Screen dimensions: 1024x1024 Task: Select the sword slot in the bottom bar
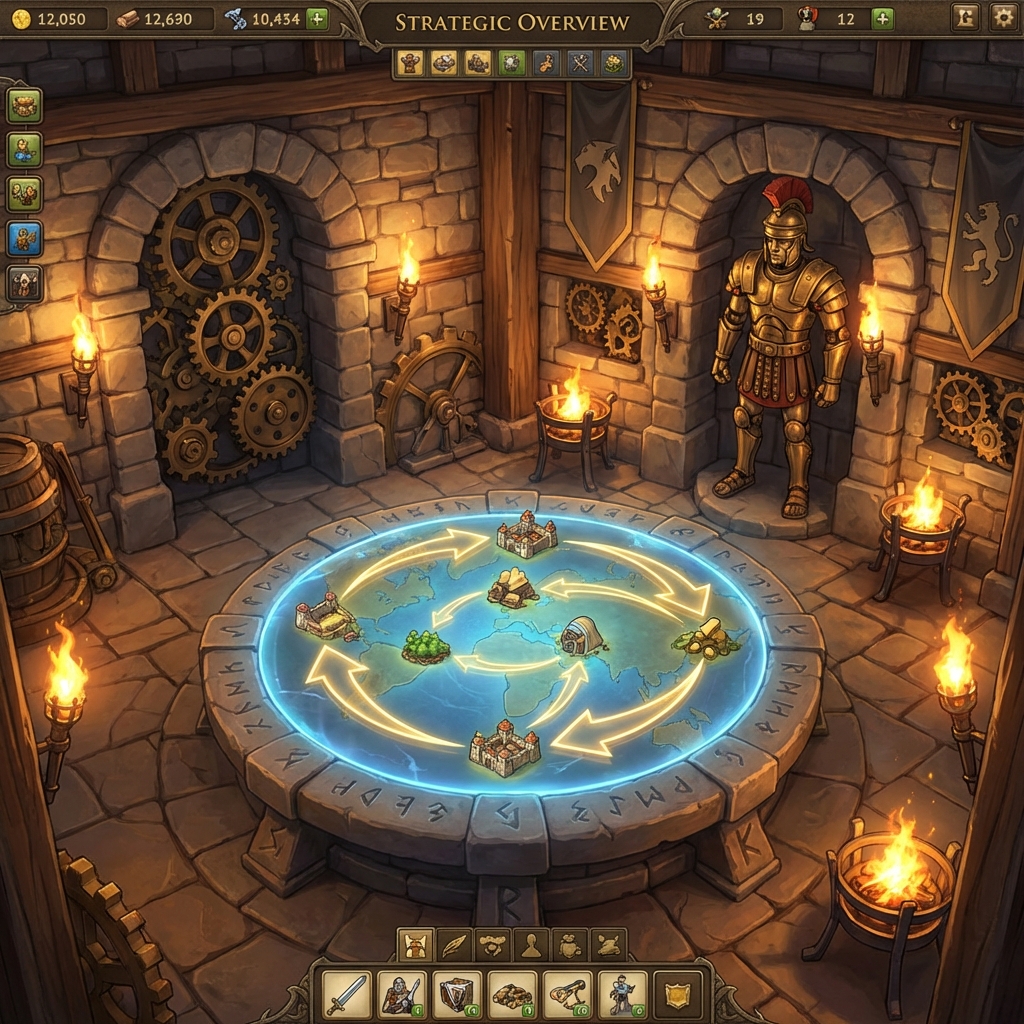point(347,995)
